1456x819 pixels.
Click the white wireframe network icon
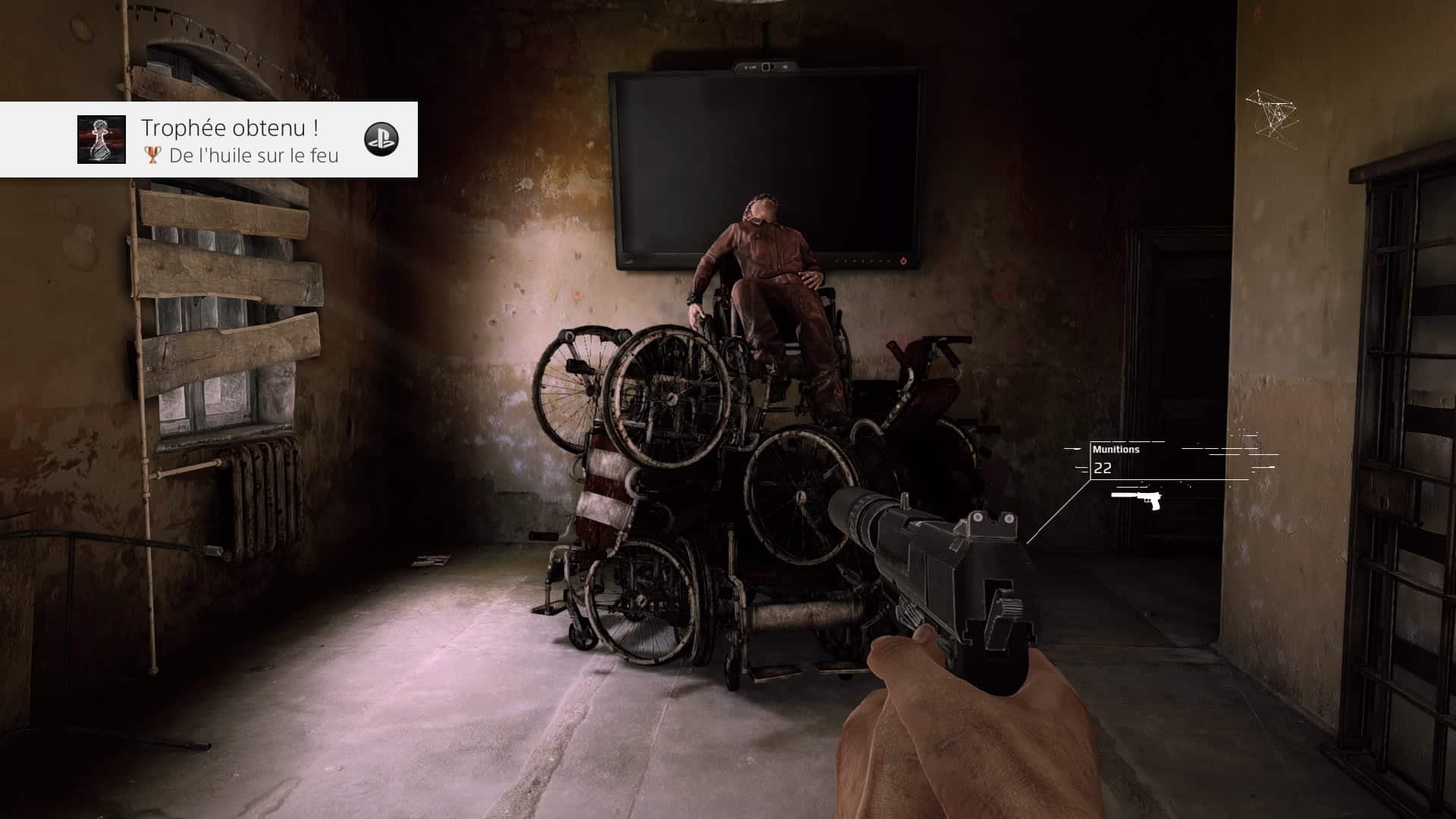(1272, 114)
